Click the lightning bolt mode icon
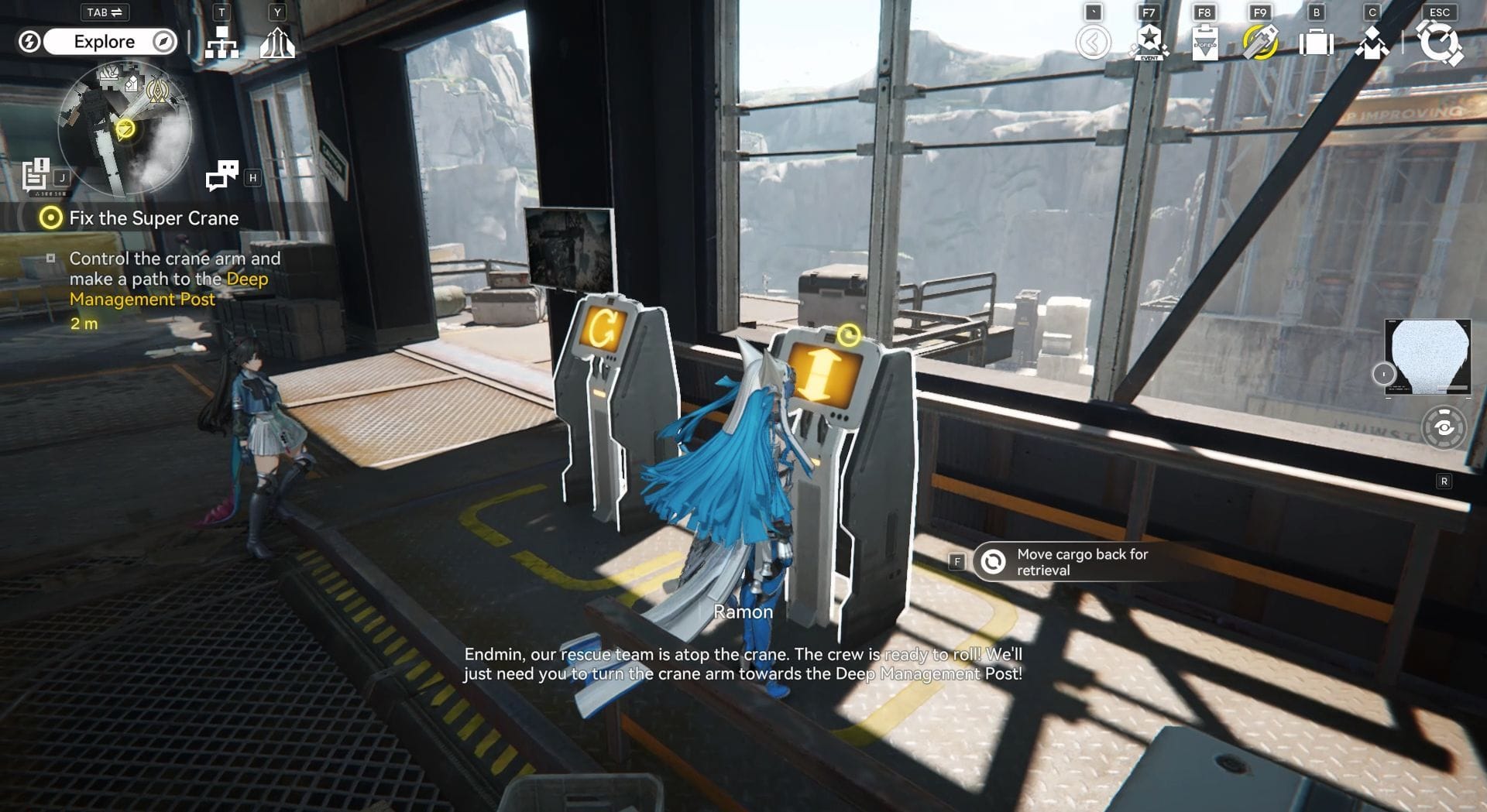Screen dimensions: 1487x812 (29, 42)
